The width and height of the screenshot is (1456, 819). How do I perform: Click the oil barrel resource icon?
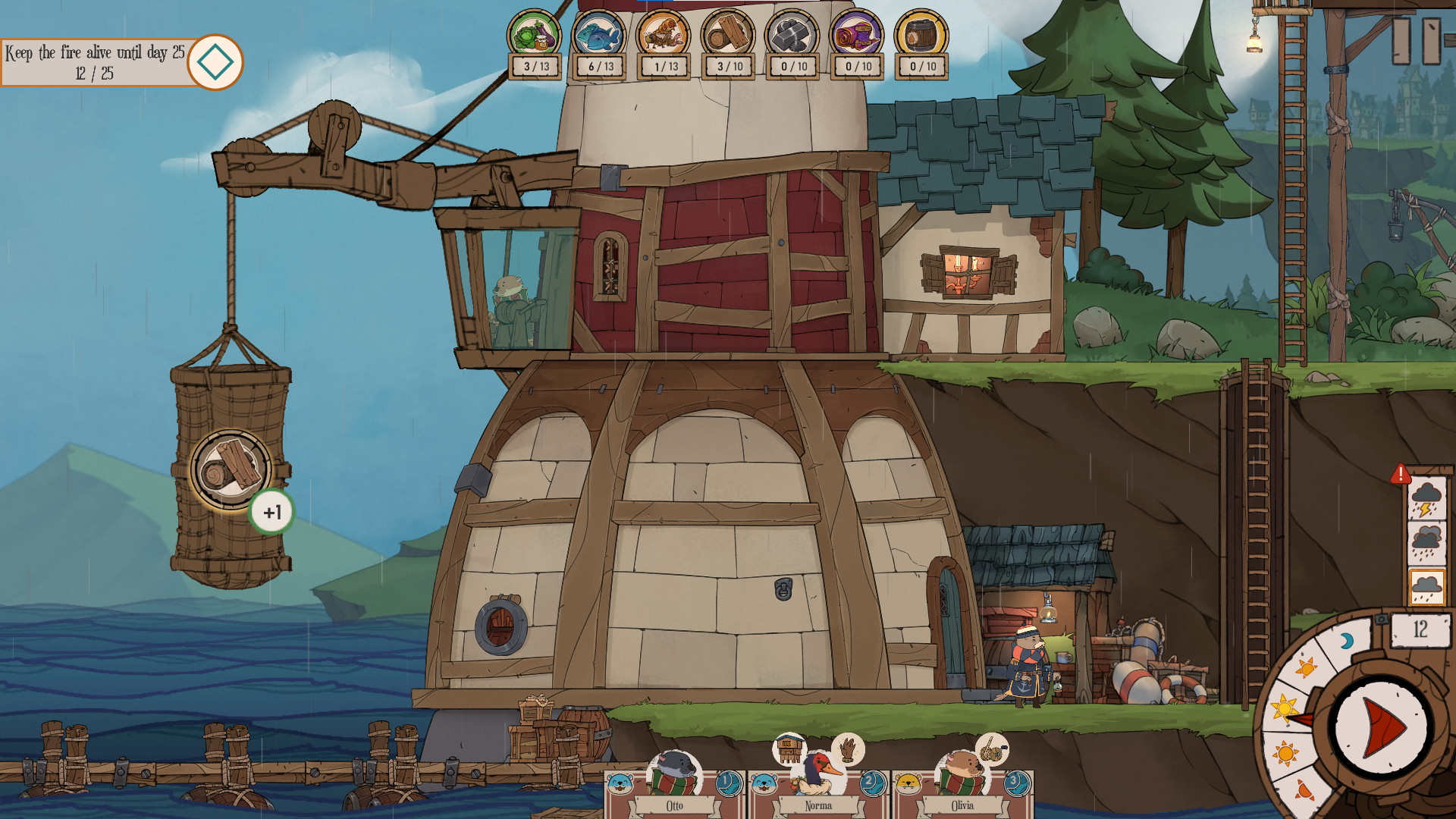921,34
